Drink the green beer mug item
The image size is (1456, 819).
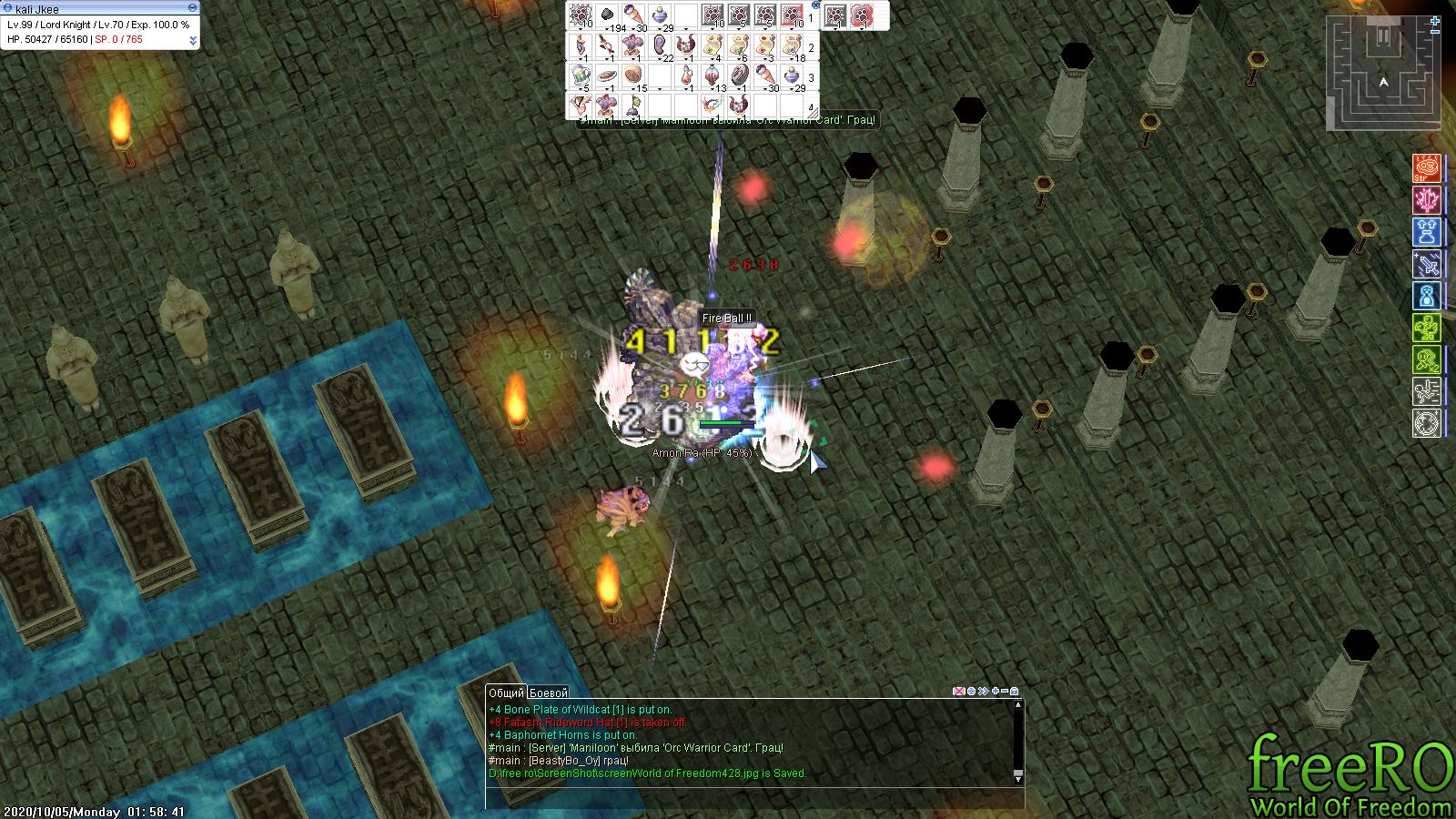[581, 76]
